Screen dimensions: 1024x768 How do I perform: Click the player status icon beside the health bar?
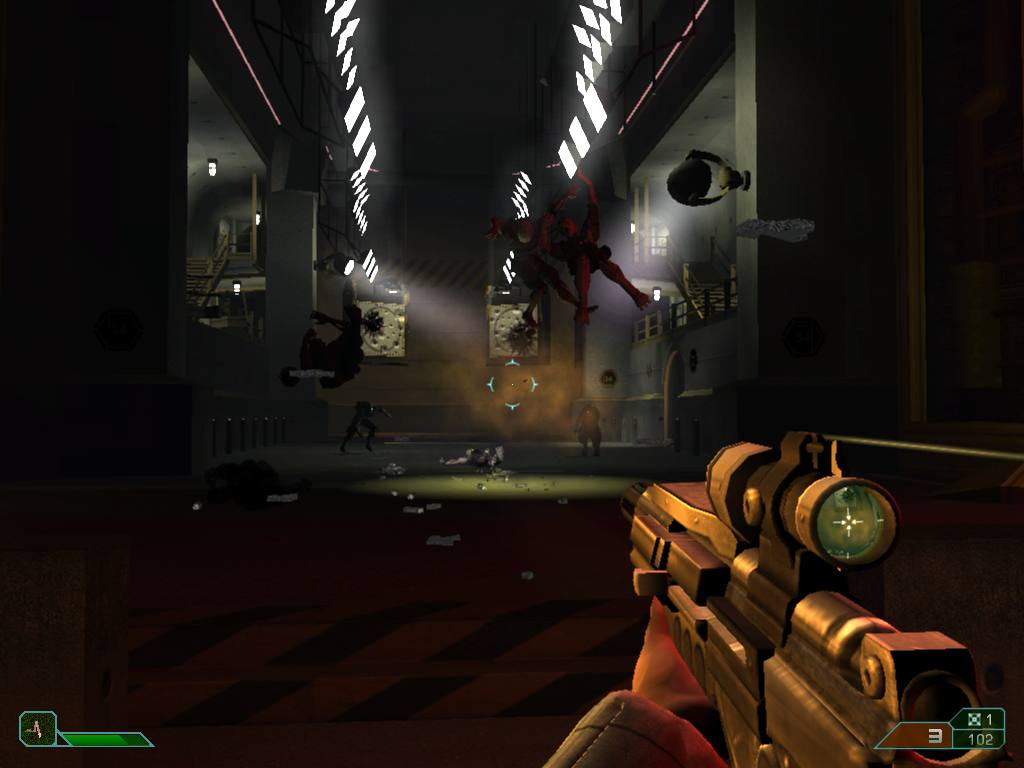tap(37, 728)
